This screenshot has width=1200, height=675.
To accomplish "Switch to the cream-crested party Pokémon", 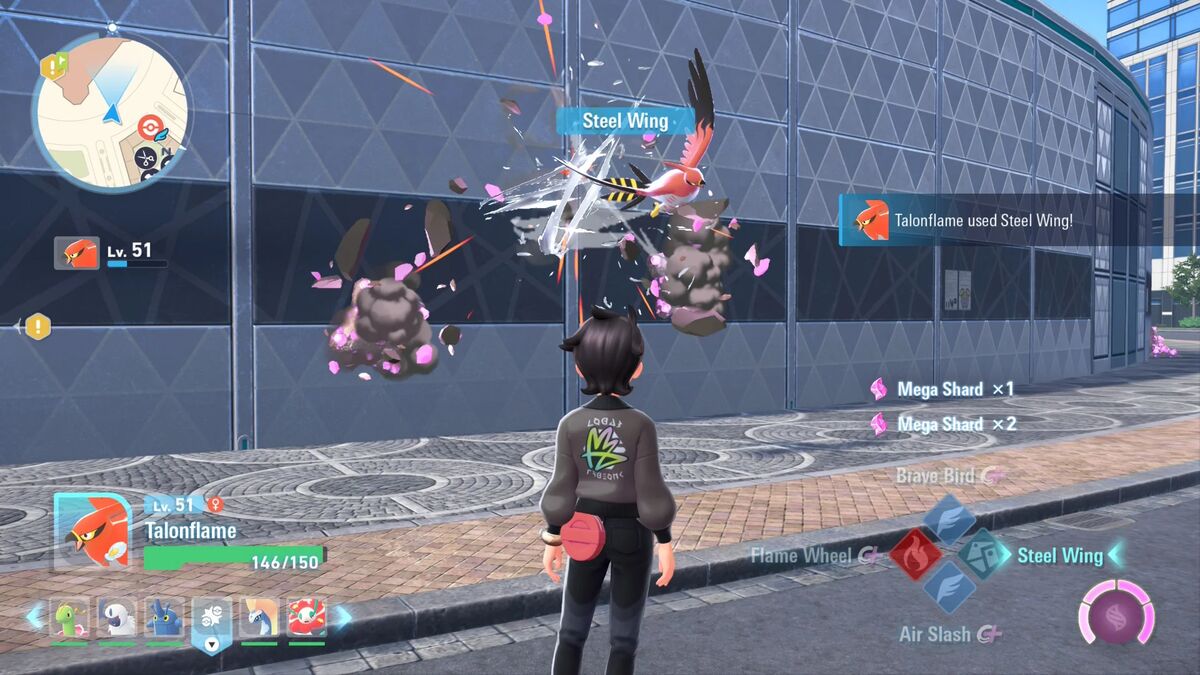I will [258, 619].
